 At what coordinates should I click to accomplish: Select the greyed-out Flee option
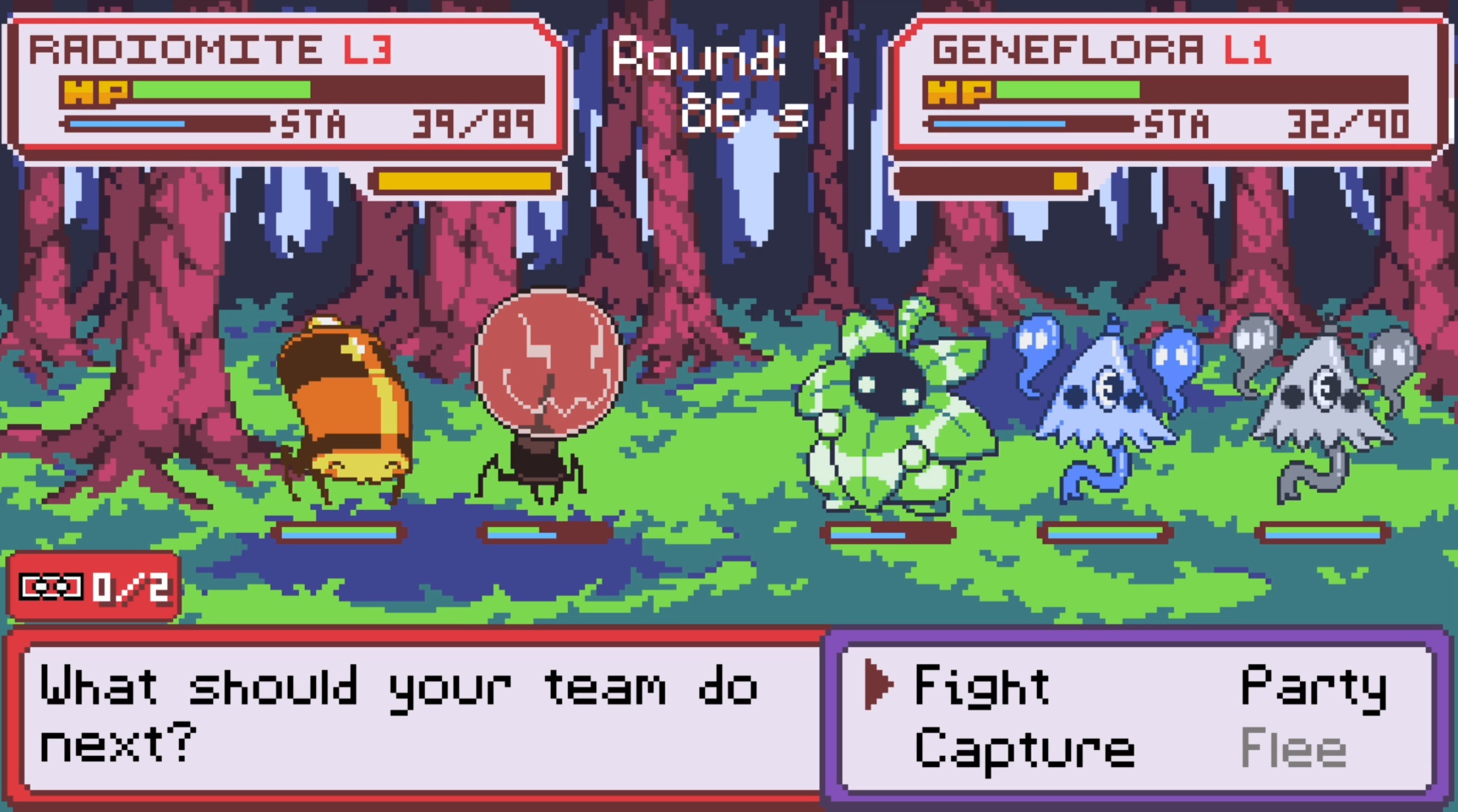(1294, 749)
